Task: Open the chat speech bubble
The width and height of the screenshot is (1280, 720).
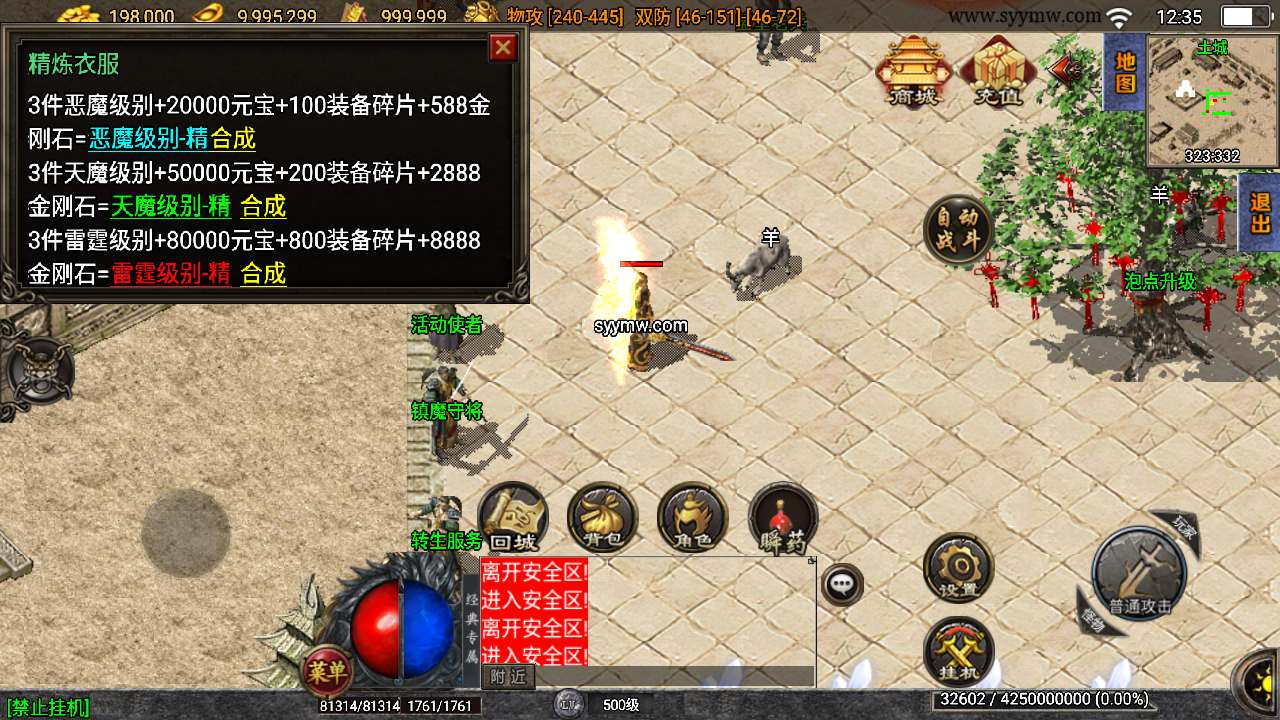Action: pos(842,583)
